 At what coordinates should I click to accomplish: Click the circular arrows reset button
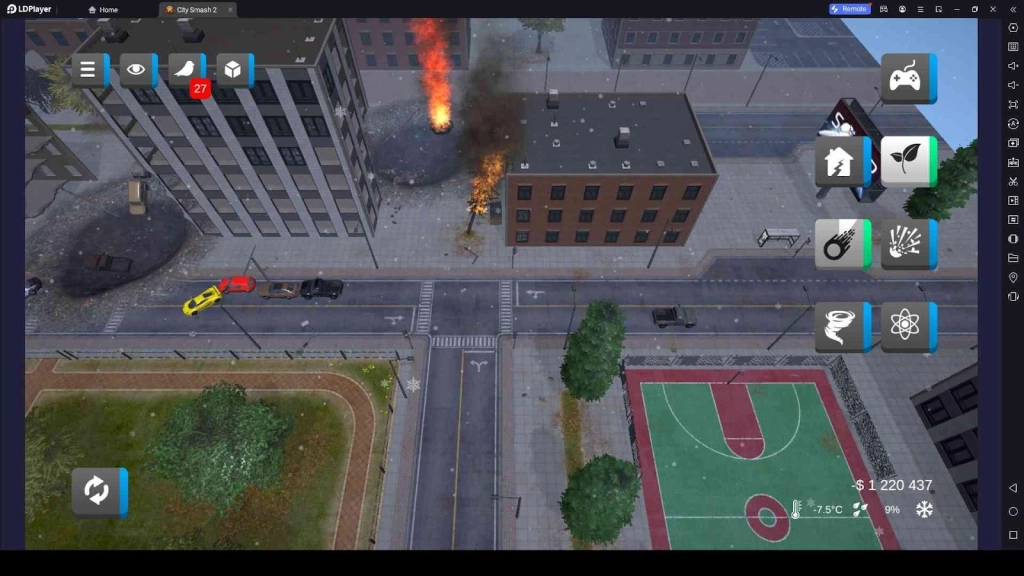(x=96, y=491)
